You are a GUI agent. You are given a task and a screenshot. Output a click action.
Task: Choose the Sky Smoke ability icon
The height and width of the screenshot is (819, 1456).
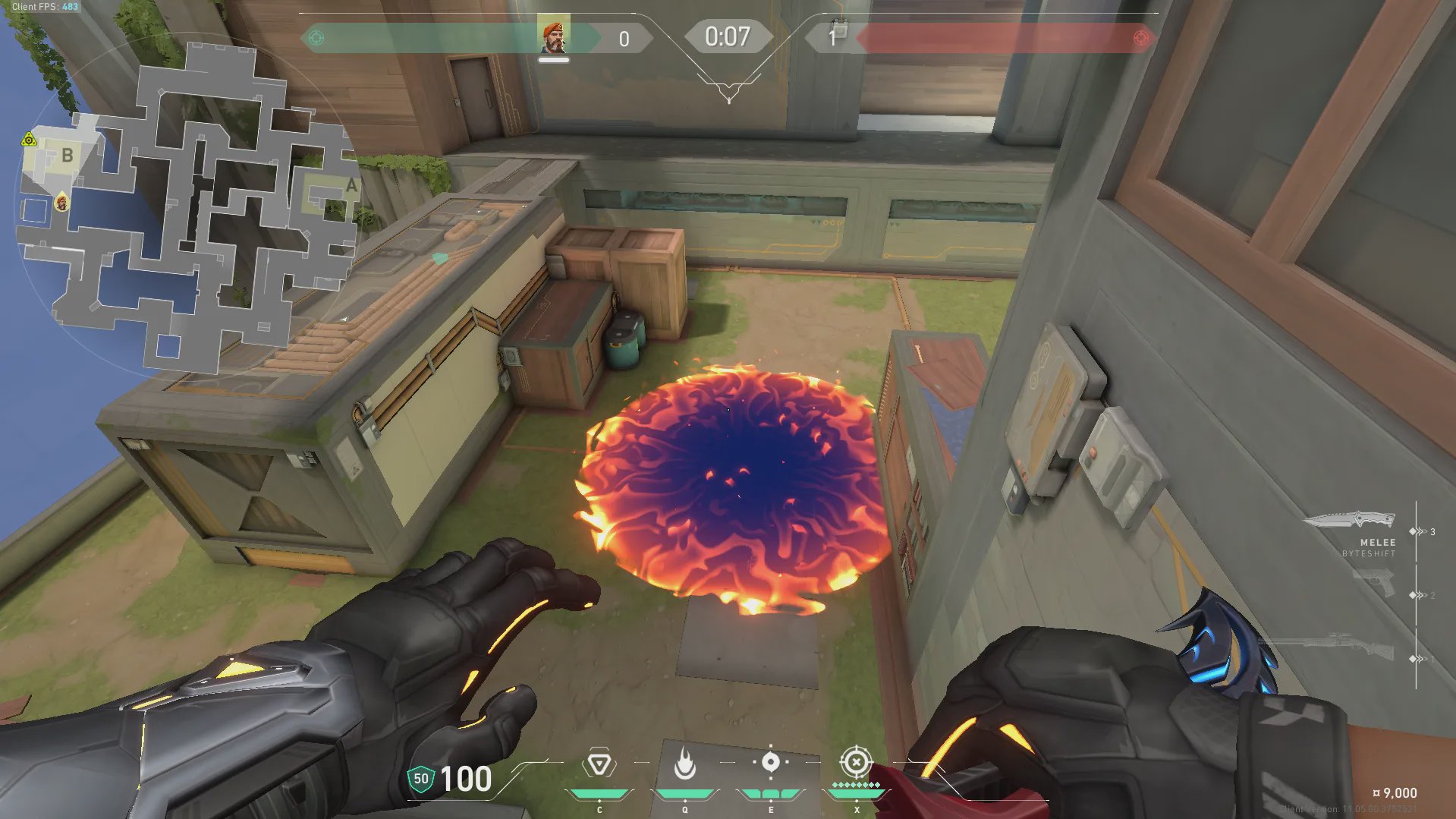click(770, 762)
